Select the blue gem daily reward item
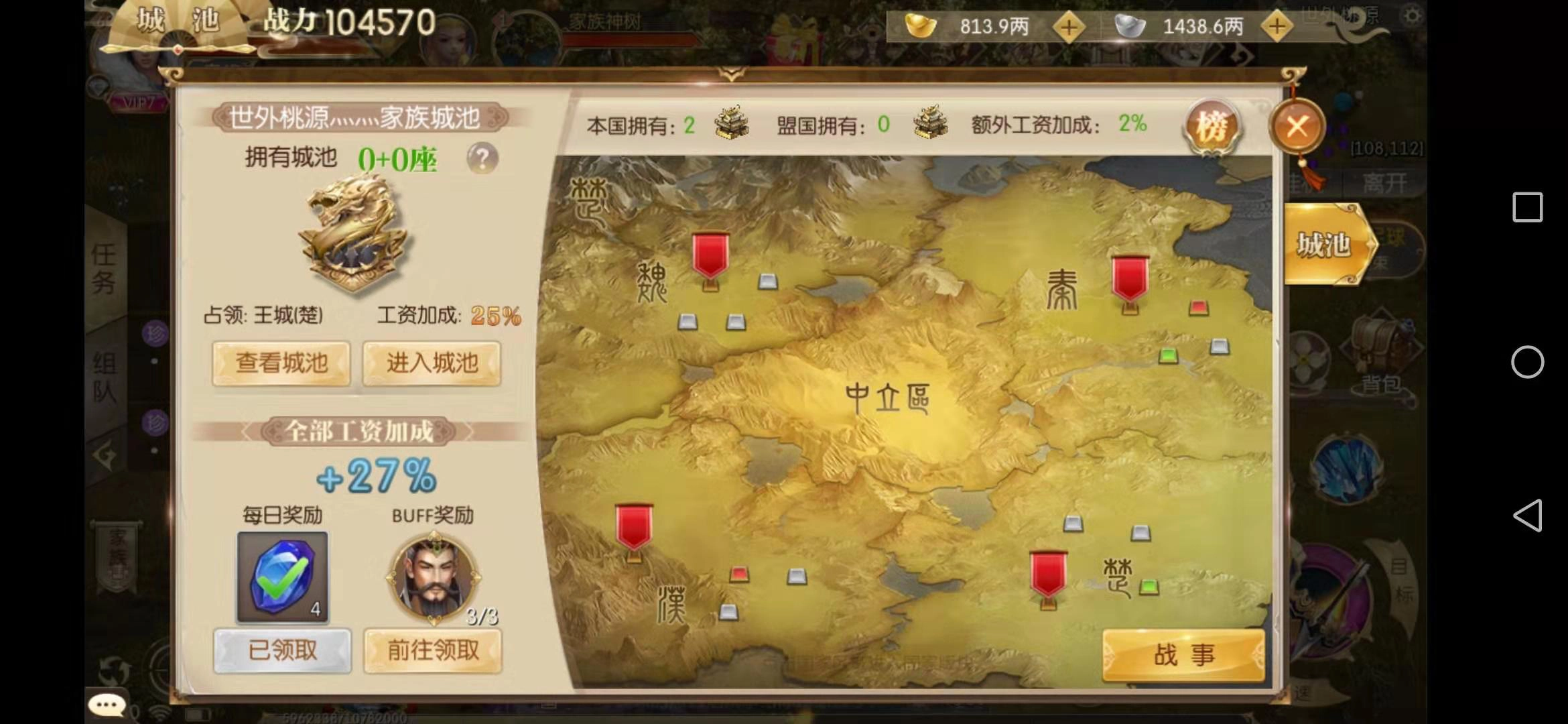Viewport: 1568px width, 724px height. [283, 577]
